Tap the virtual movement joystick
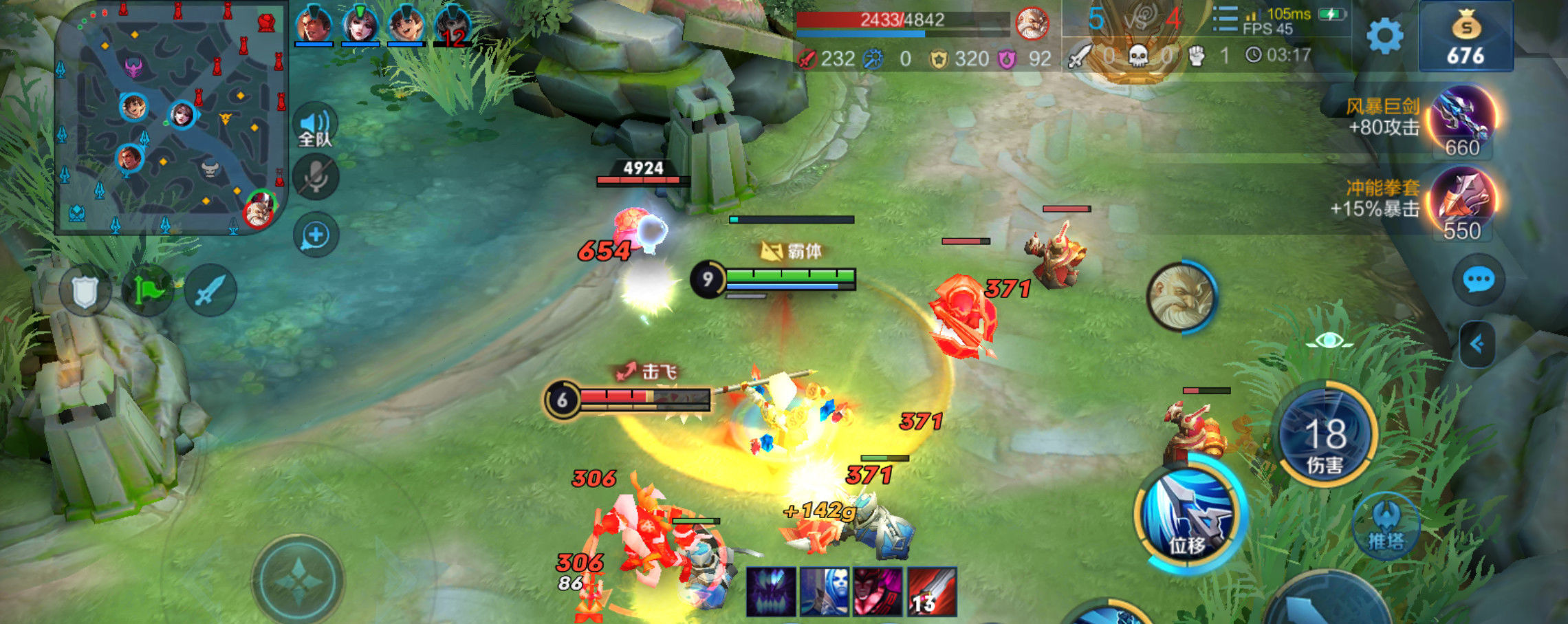 298,581
